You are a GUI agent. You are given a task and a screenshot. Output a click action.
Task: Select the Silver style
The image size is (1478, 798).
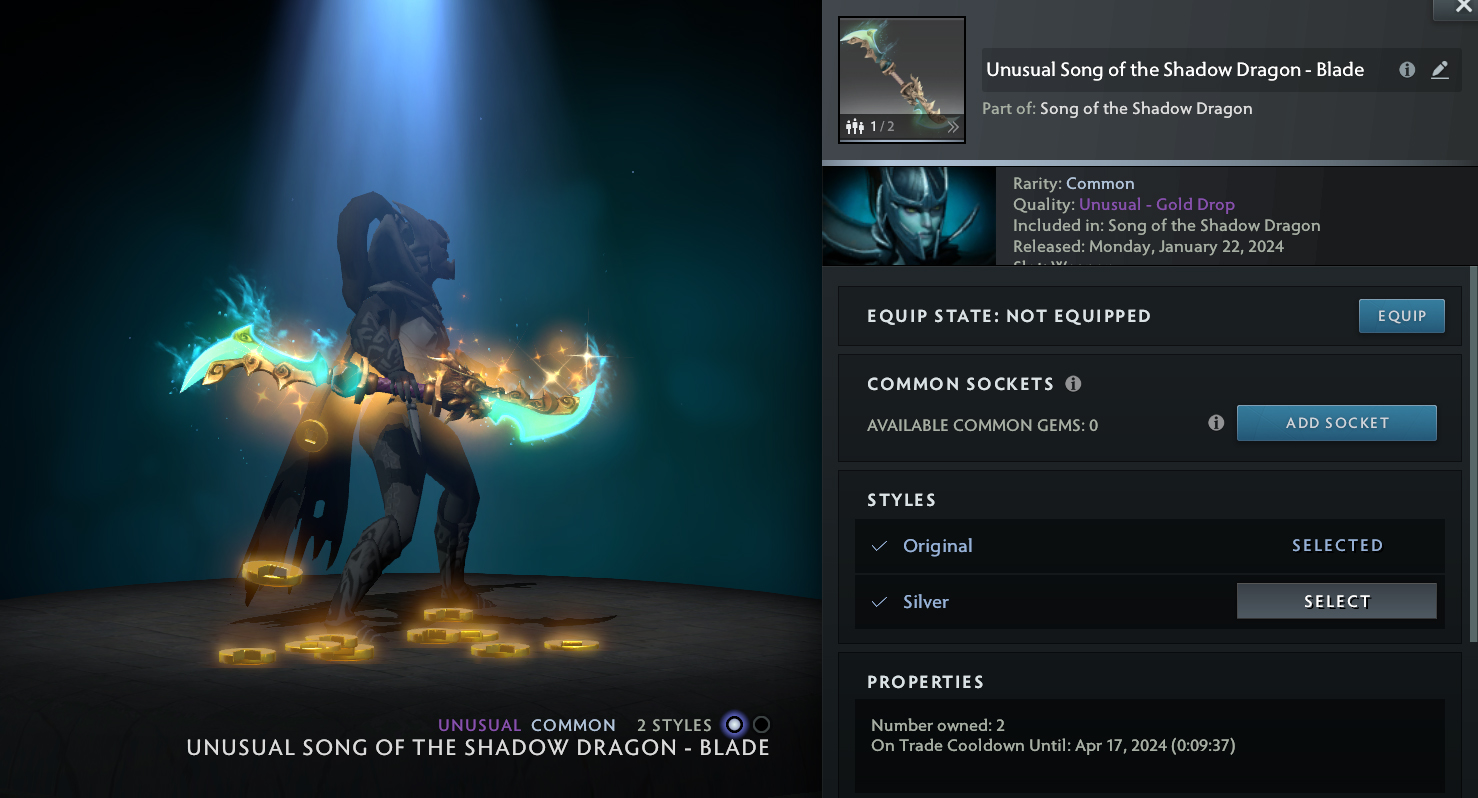1336,601
